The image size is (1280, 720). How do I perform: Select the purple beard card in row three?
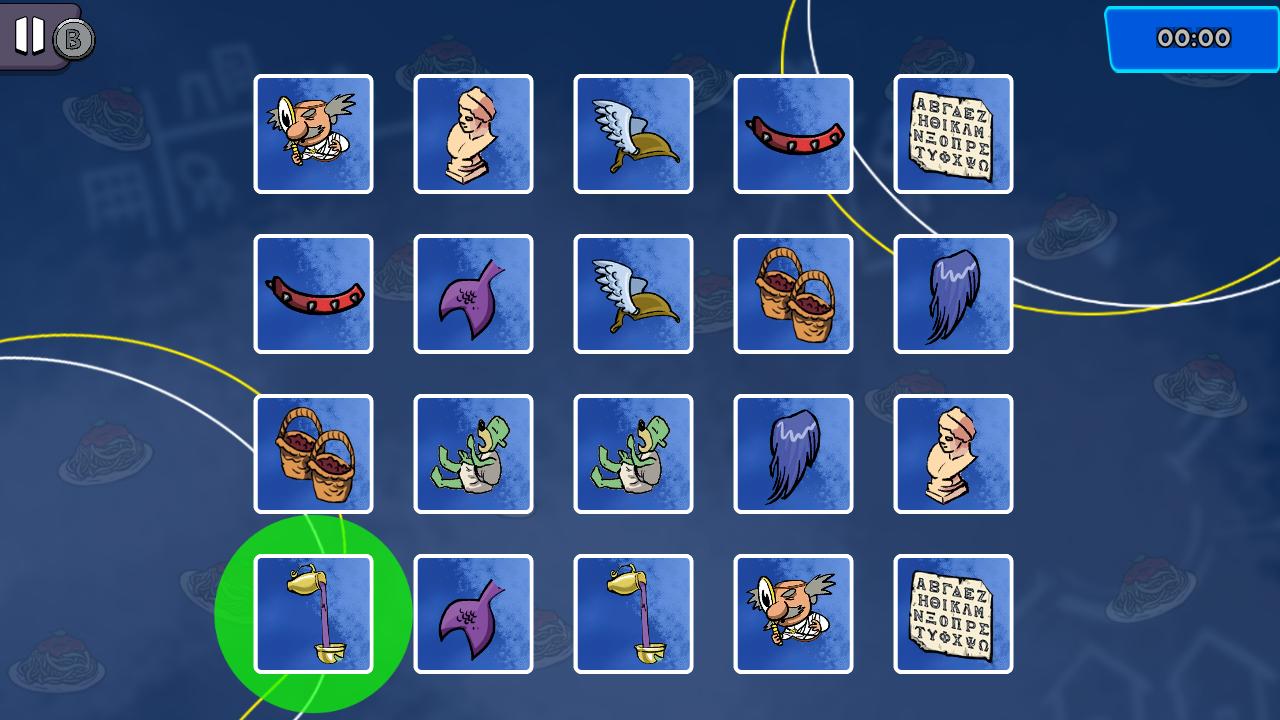tap(793, 453)
